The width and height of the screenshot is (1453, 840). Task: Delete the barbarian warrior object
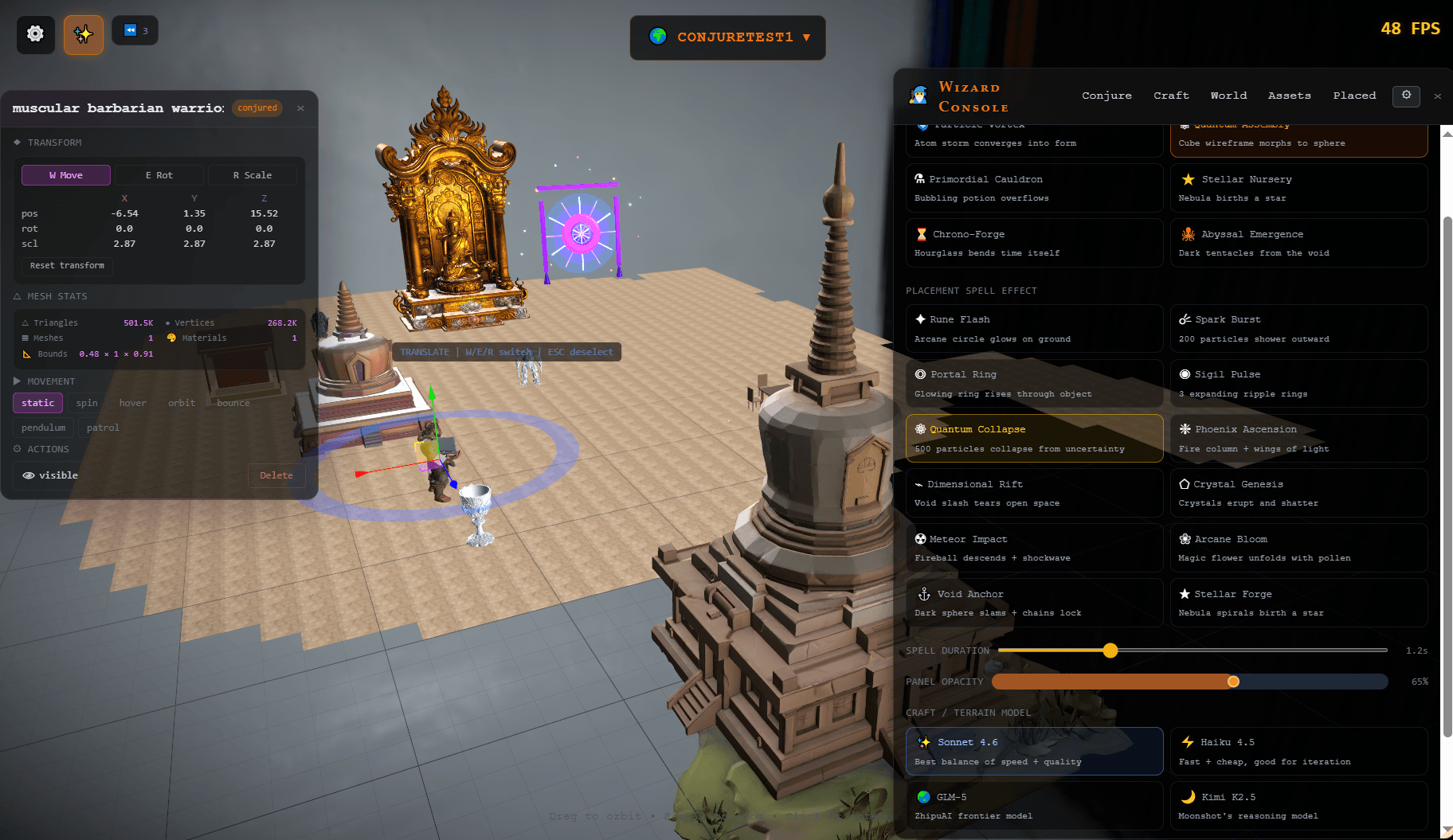[276, 475]
